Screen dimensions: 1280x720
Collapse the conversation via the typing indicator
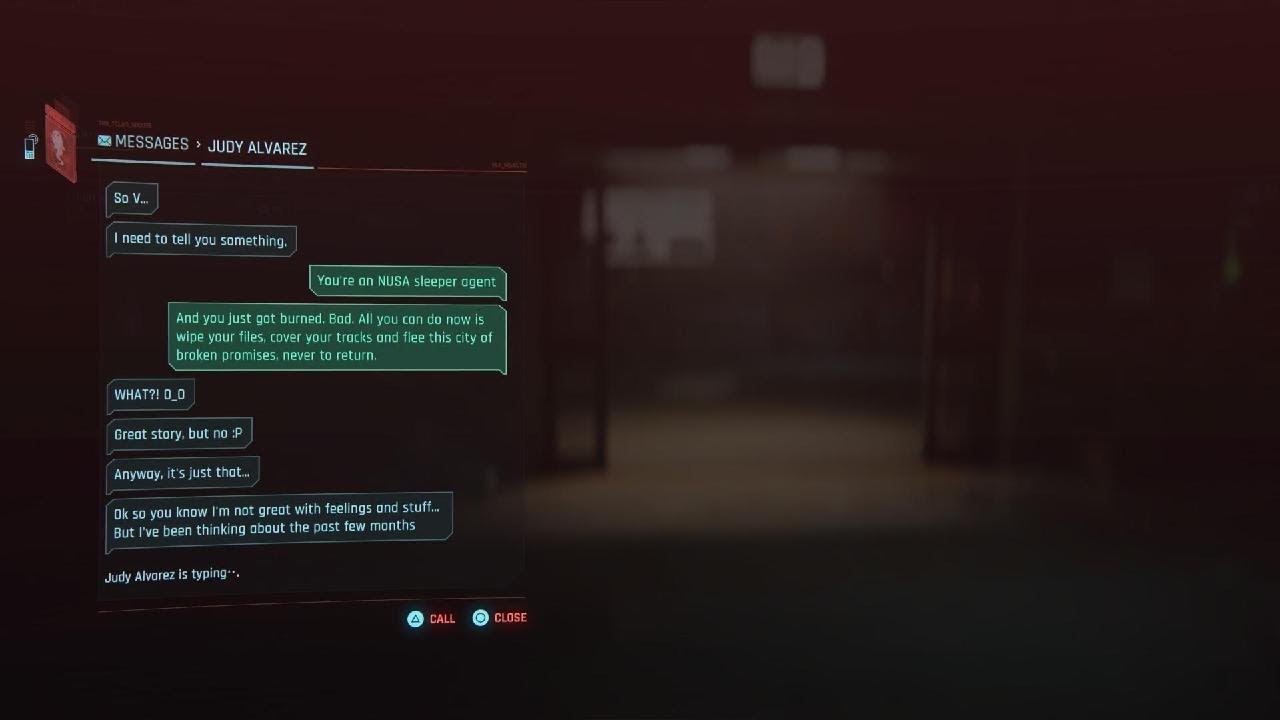click(171, 573)
